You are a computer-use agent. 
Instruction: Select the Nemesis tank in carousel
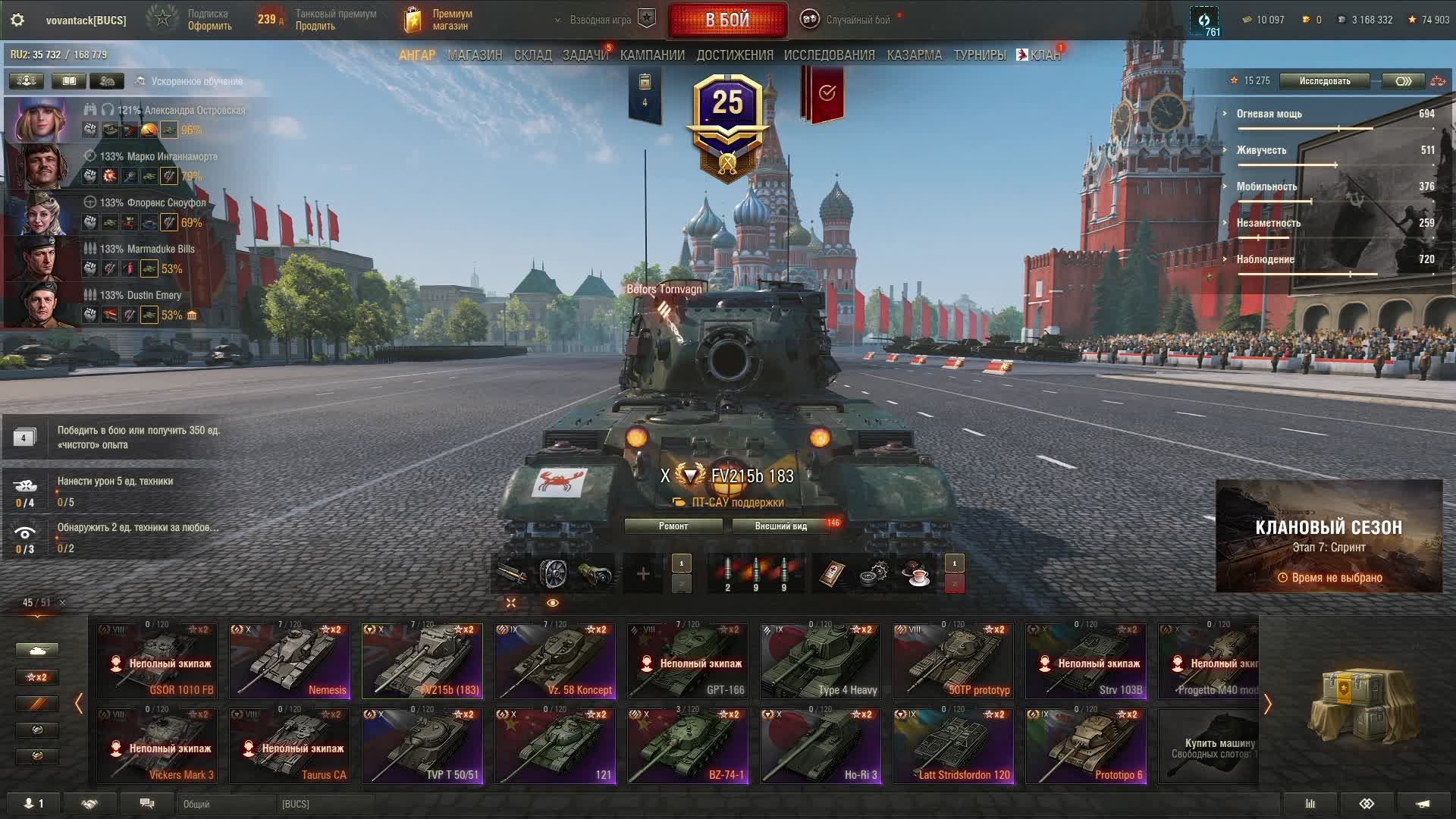point(290,661)
